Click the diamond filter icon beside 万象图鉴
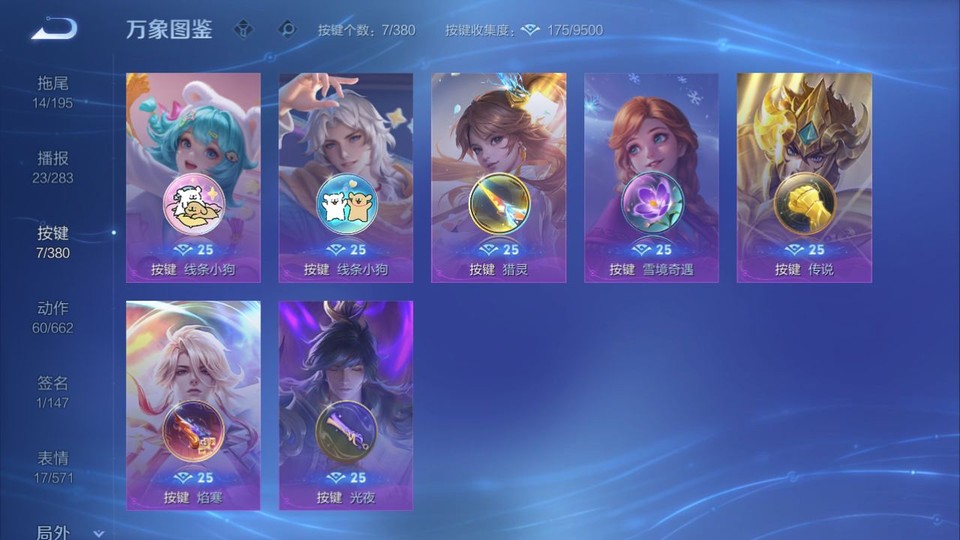 pos(243,29)
